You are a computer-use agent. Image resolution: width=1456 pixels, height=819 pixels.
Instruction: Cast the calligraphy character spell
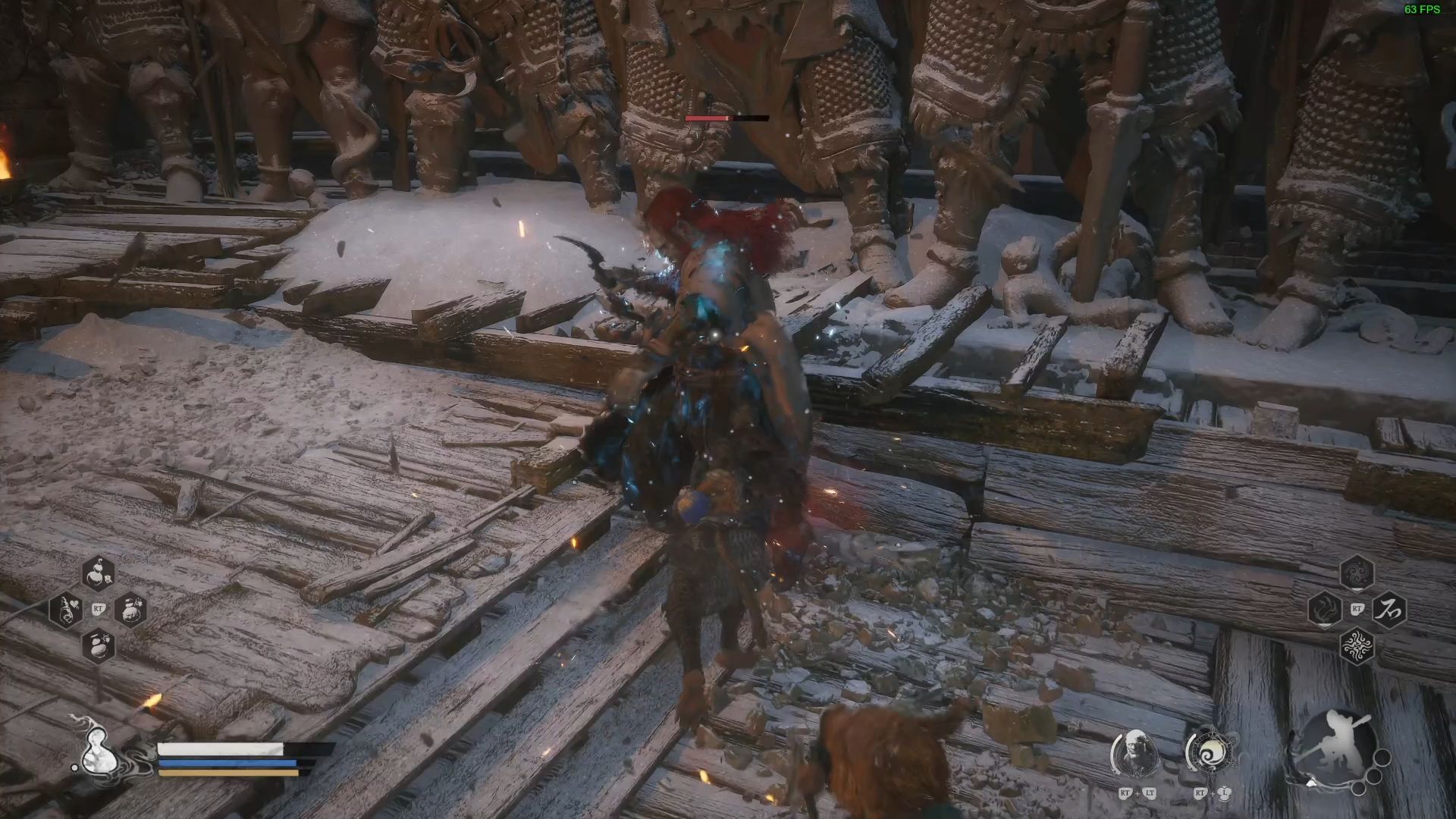(x=1389, y=609)
